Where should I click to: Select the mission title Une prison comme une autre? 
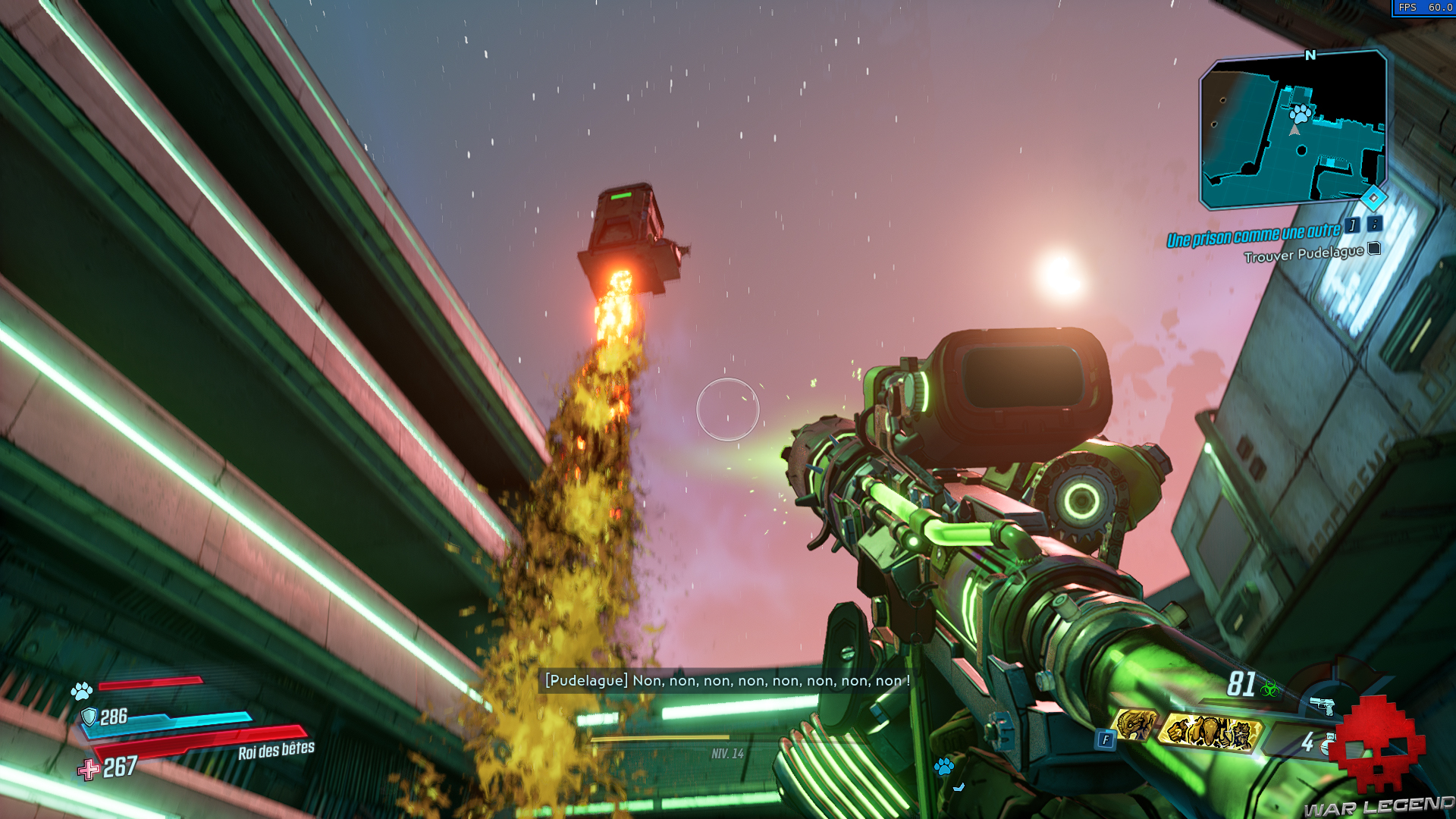point(1255,235)
